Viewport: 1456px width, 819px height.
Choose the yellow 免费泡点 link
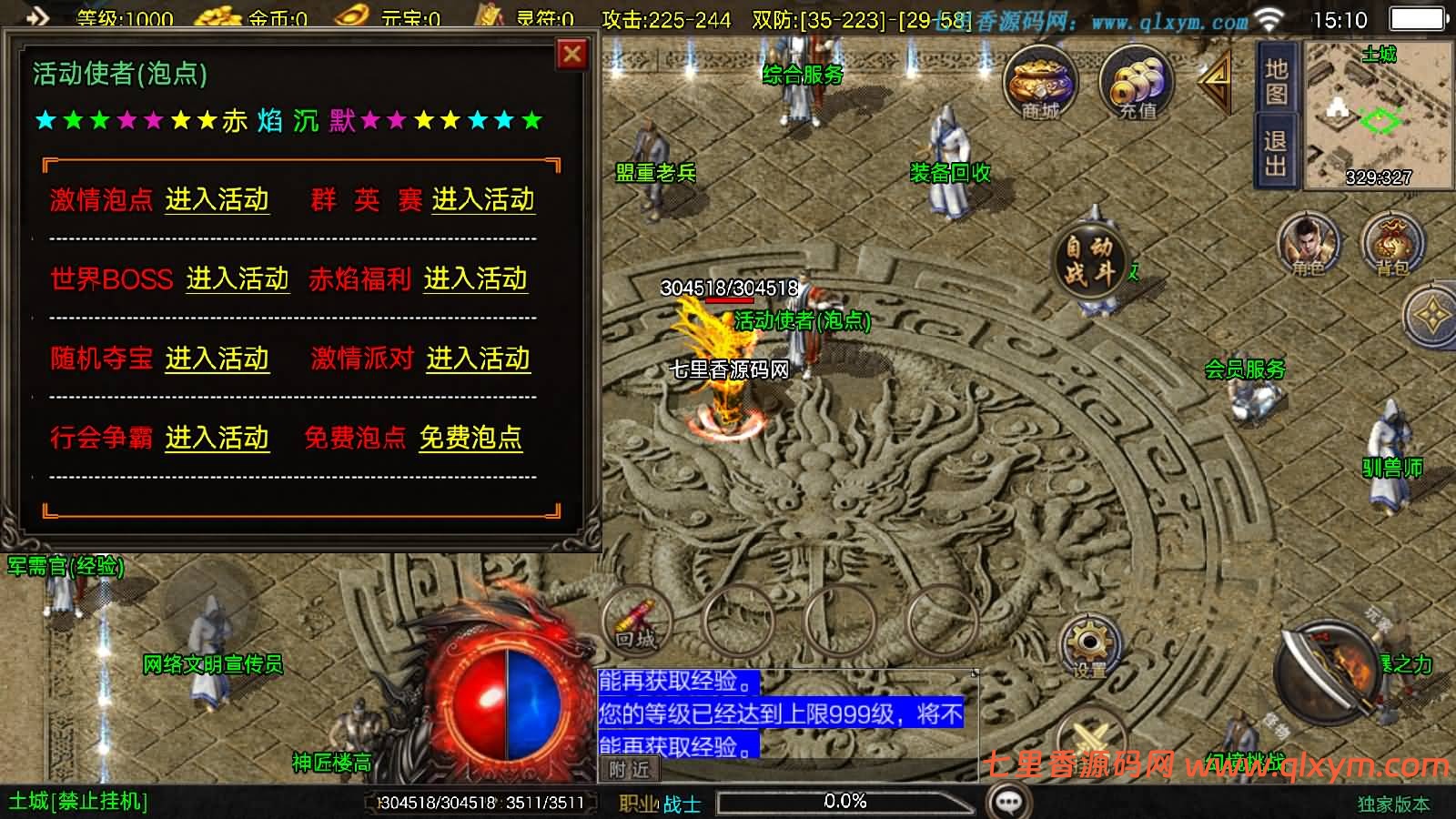tap(470, 438)
